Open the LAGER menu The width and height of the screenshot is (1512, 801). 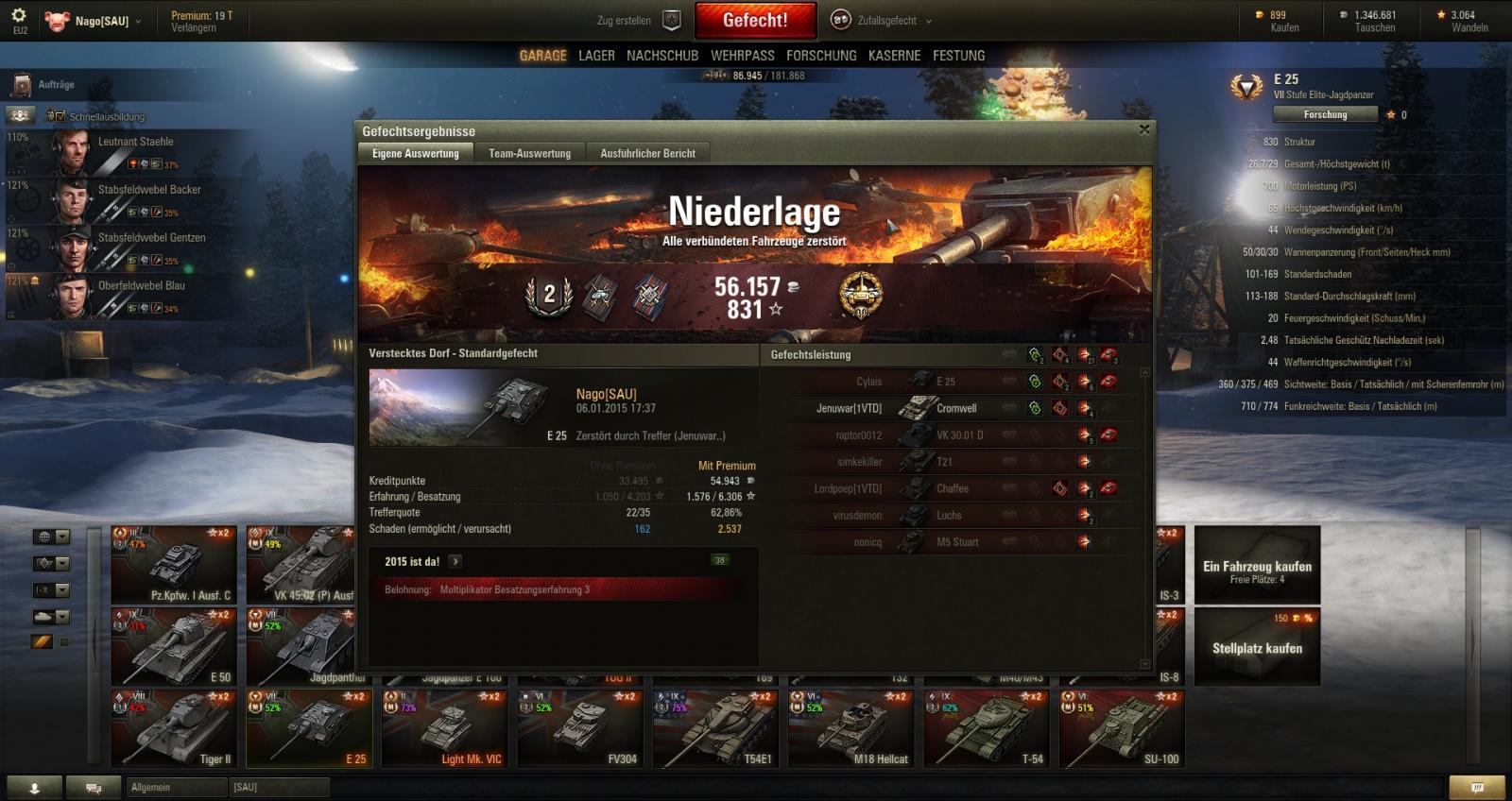pyautogui.click(x=596, y=56)
